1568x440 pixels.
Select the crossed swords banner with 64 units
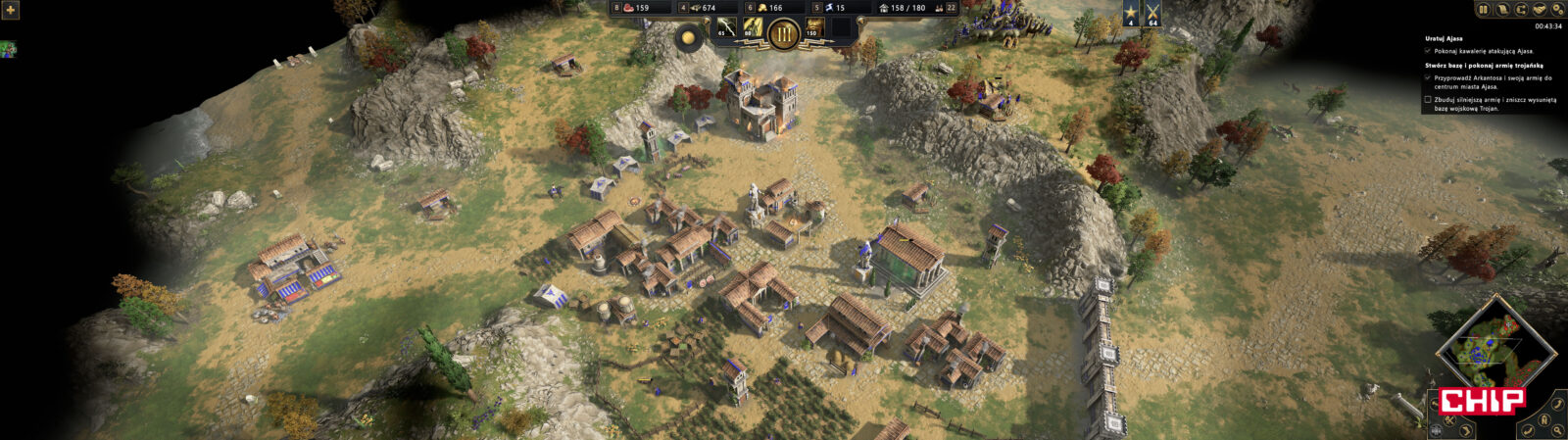pyautogui.click(x=1152, y=14)
